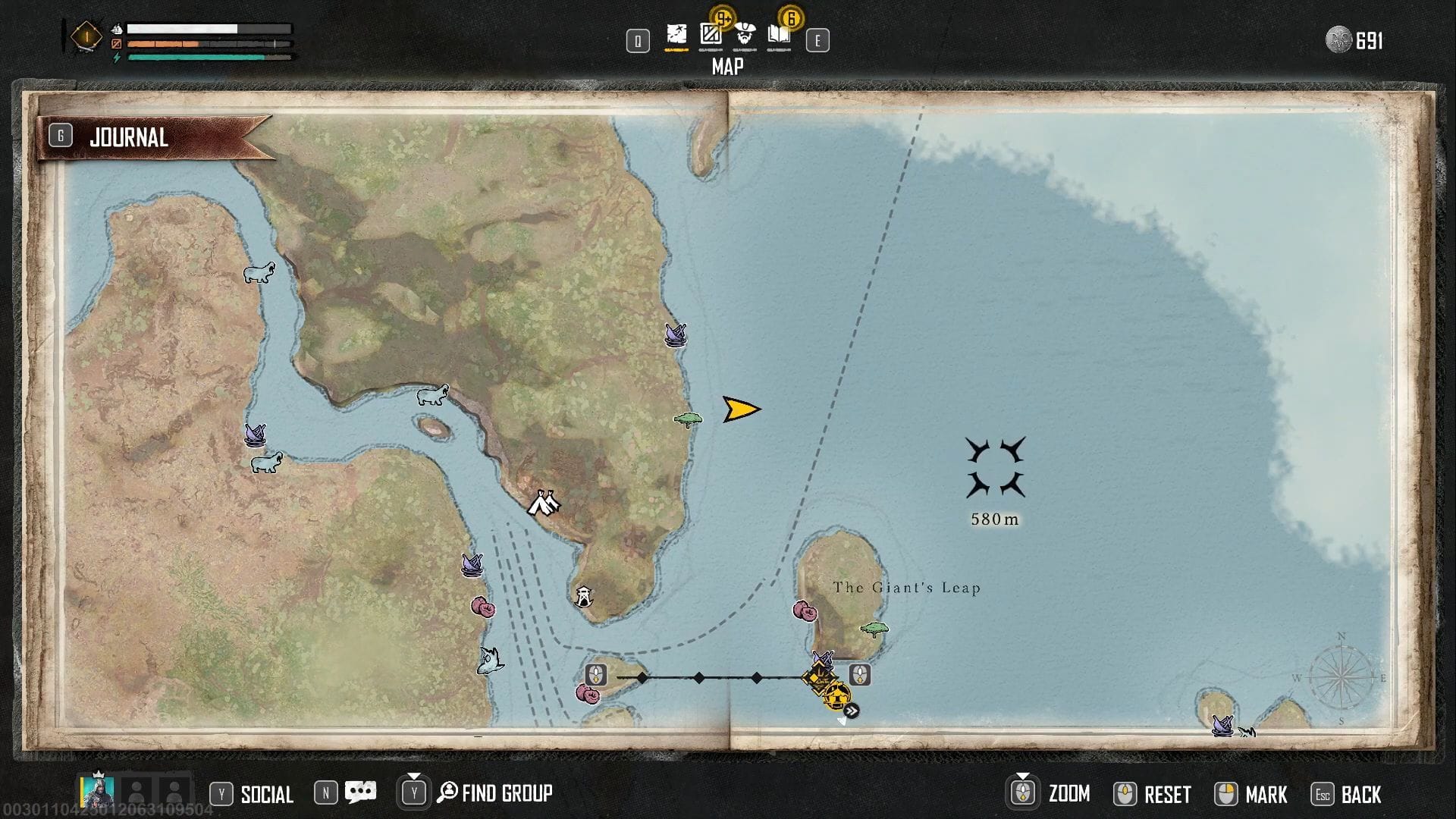Select the topmost hippo marker

259,272
